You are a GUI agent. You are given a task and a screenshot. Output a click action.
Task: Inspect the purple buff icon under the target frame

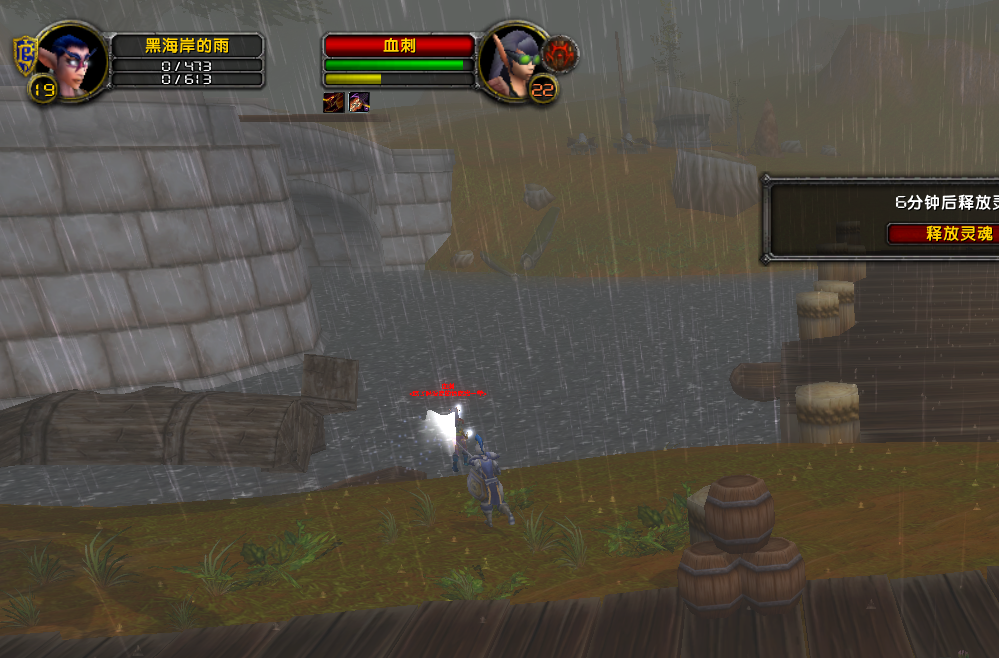coord(359,102)
